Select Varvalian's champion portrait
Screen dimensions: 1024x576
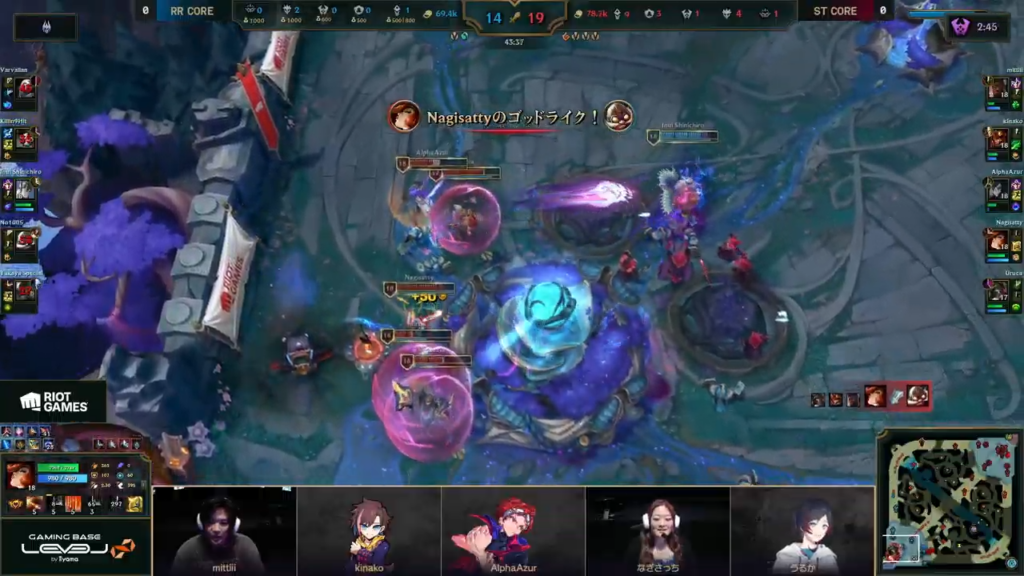click(25, 88)
